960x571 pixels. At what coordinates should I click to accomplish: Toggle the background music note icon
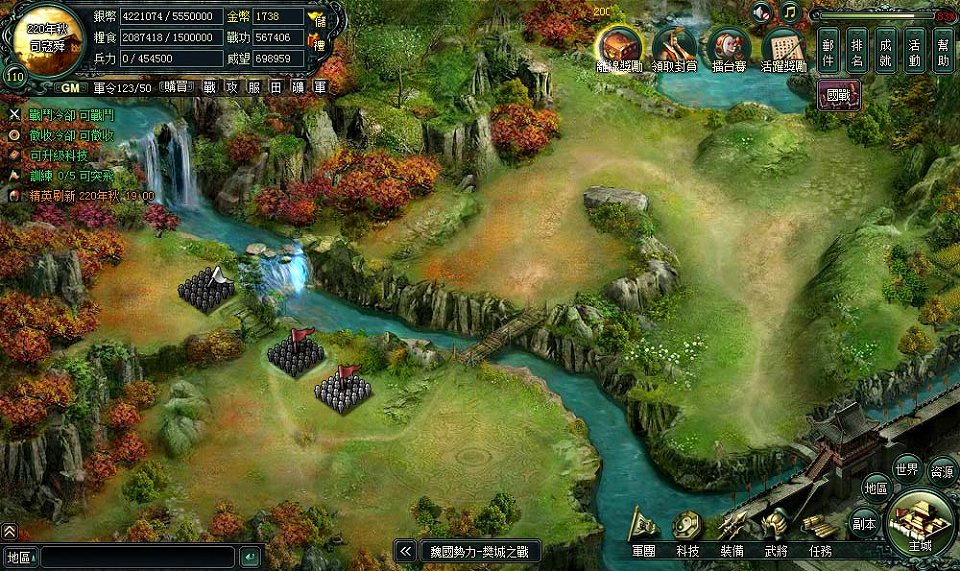tap(790, 12)
